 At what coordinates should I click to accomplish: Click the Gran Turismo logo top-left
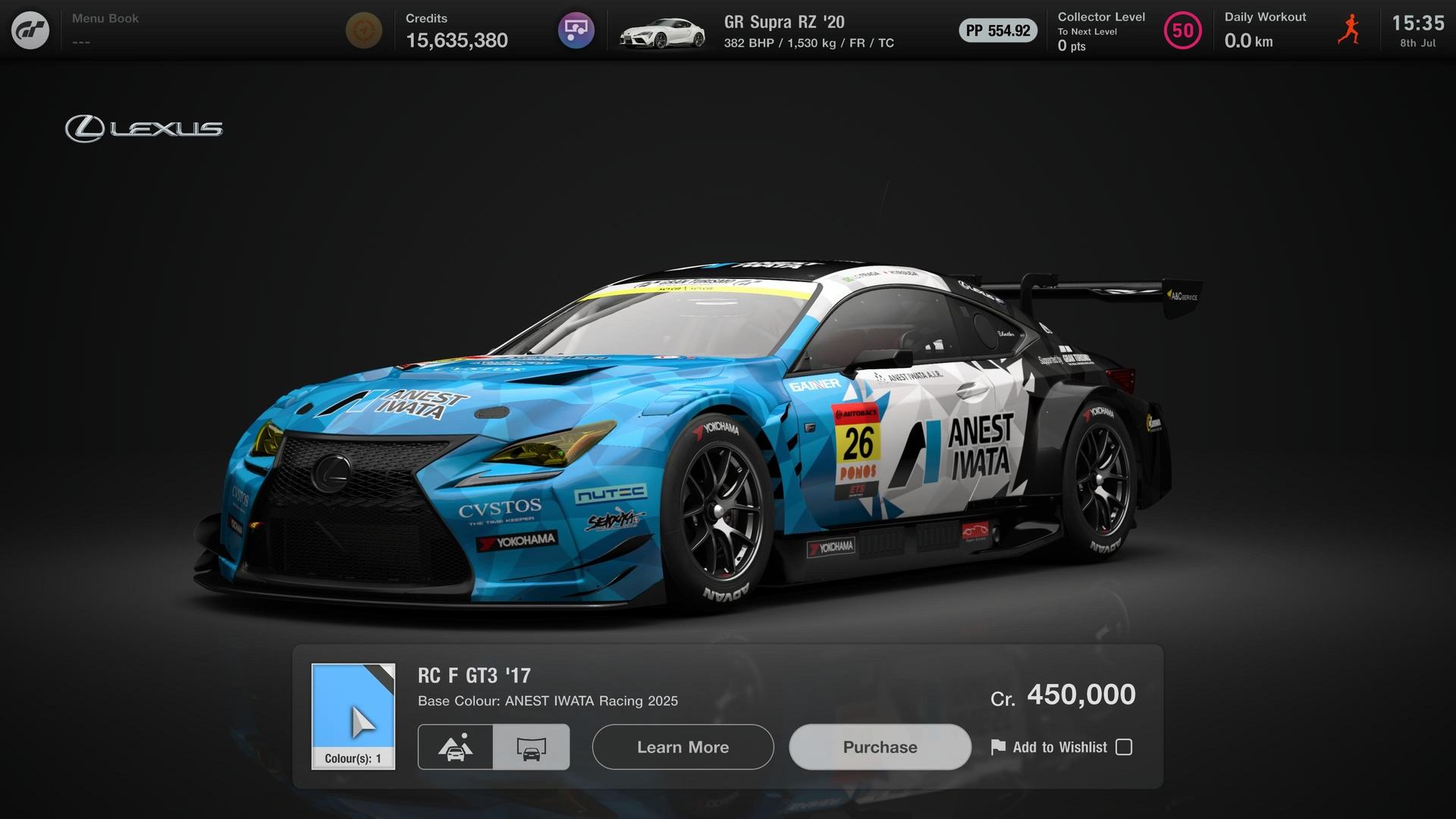(30, 30)
